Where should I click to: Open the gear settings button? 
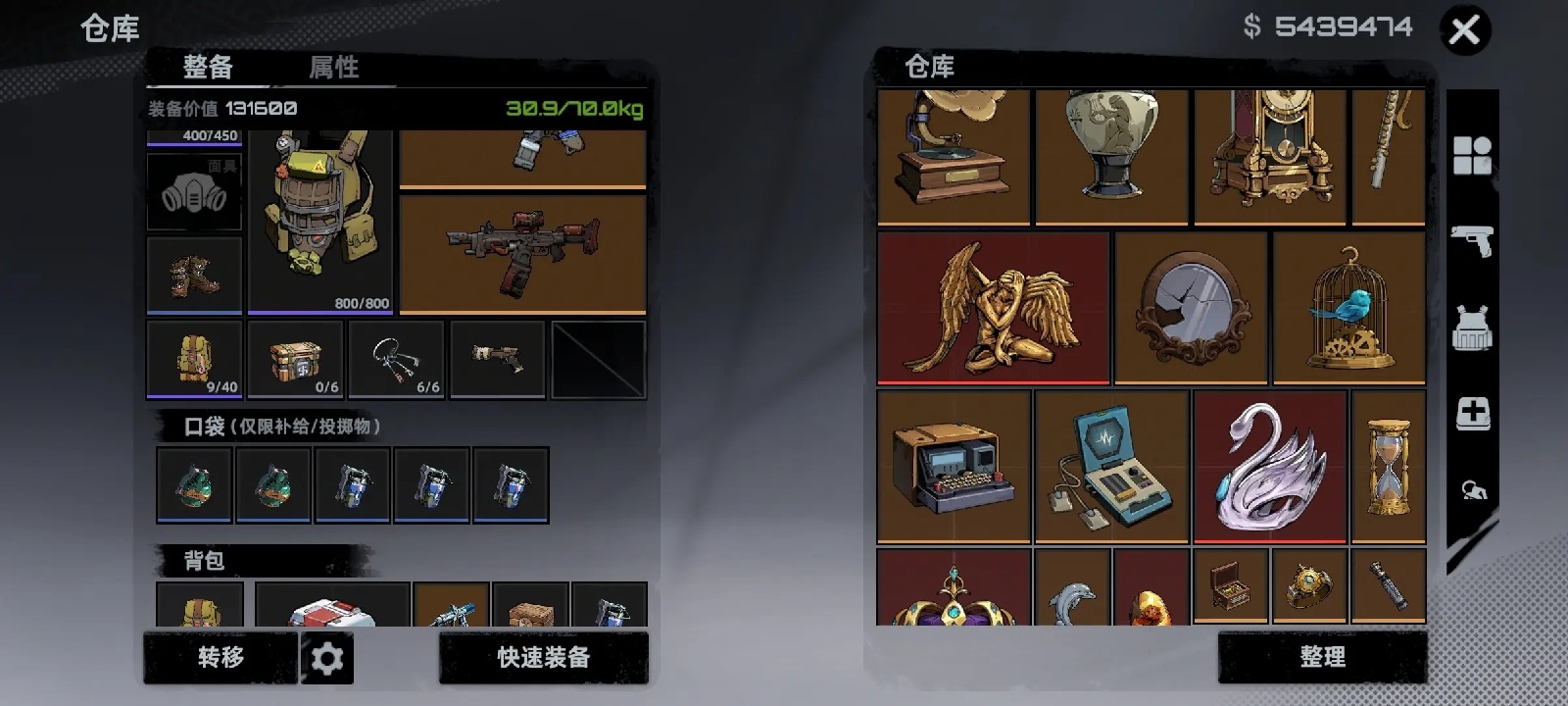(x=327, y=658)
